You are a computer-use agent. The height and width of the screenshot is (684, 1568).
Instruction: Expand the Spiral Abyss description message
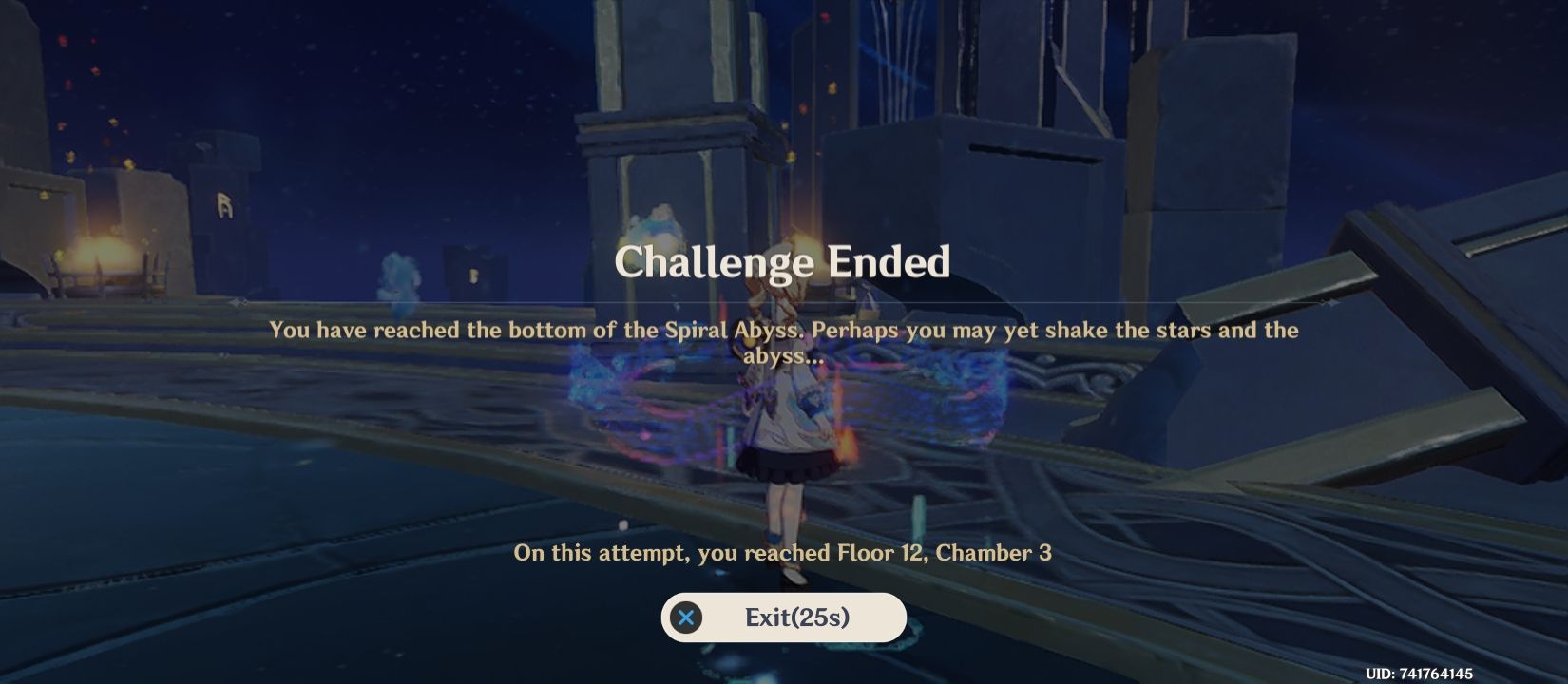[784, 344]
